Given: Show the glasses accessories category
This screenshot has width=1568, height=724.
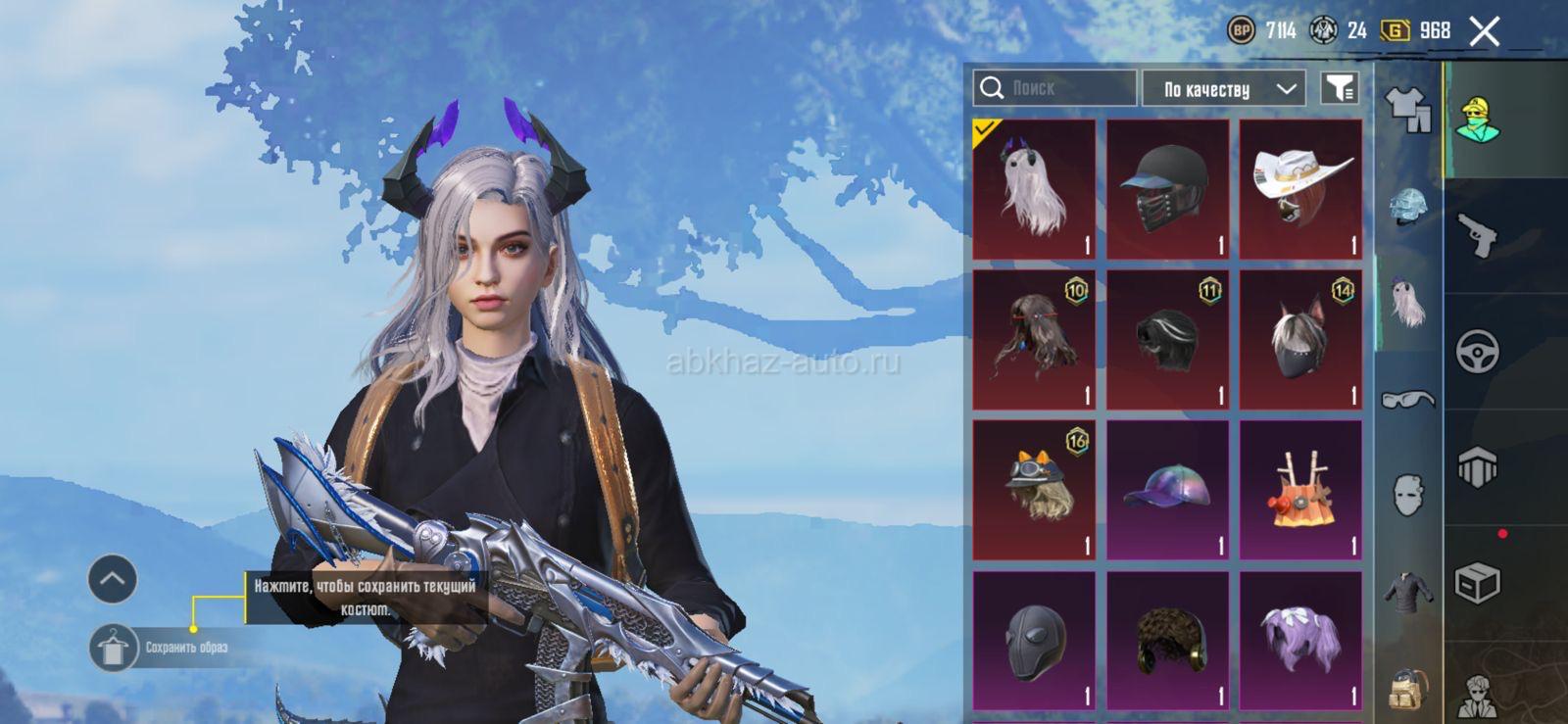Looking at the screenshot, I should (x=1408, y=399).
